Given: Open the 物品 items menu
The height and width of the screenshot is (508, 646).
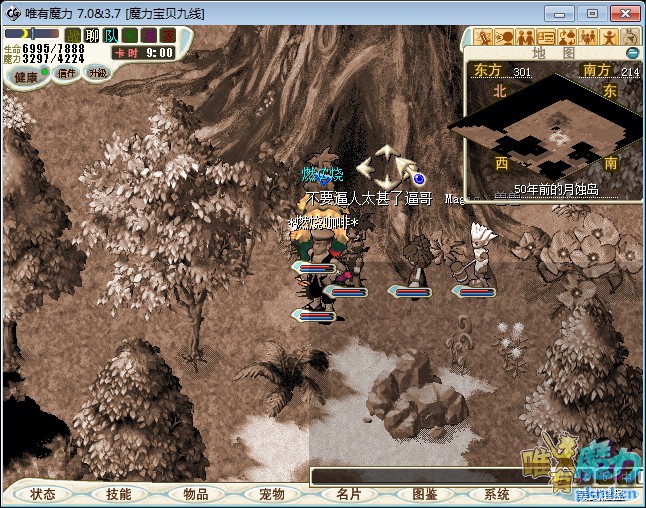Looking at the screenshot, I should [195, 494].
